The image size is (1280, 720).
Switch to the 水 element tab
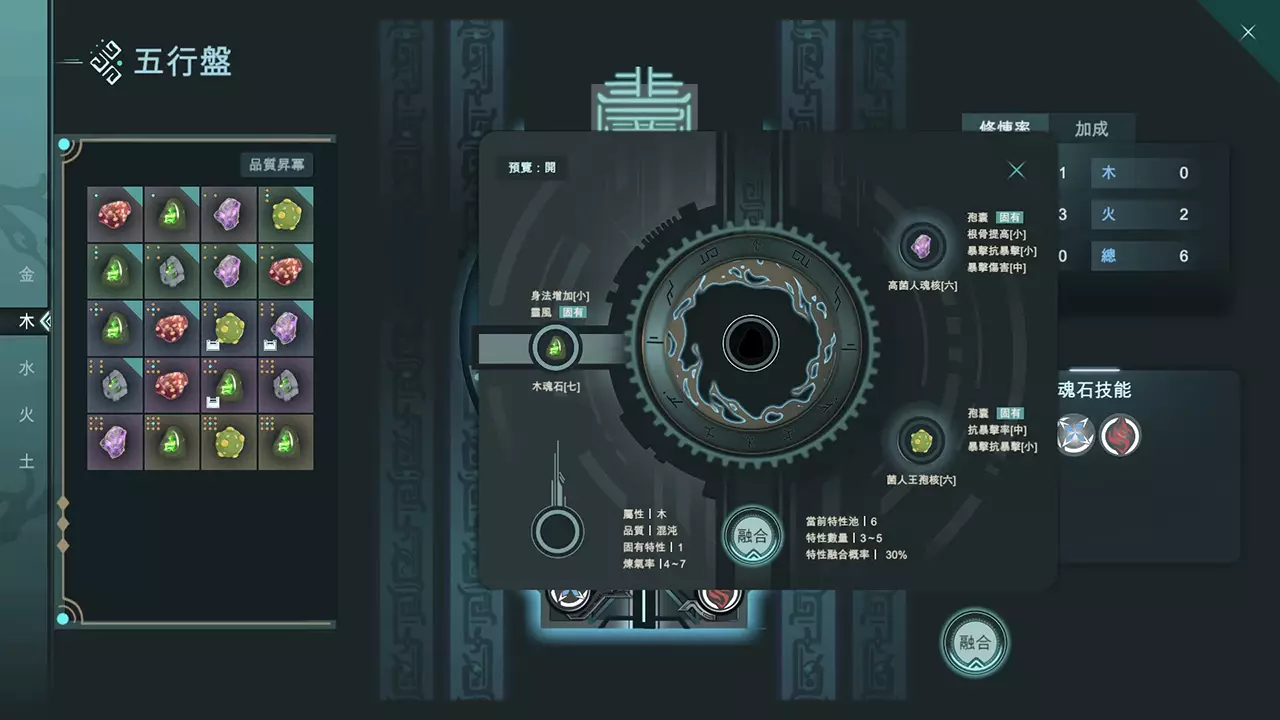pos(27,368)
